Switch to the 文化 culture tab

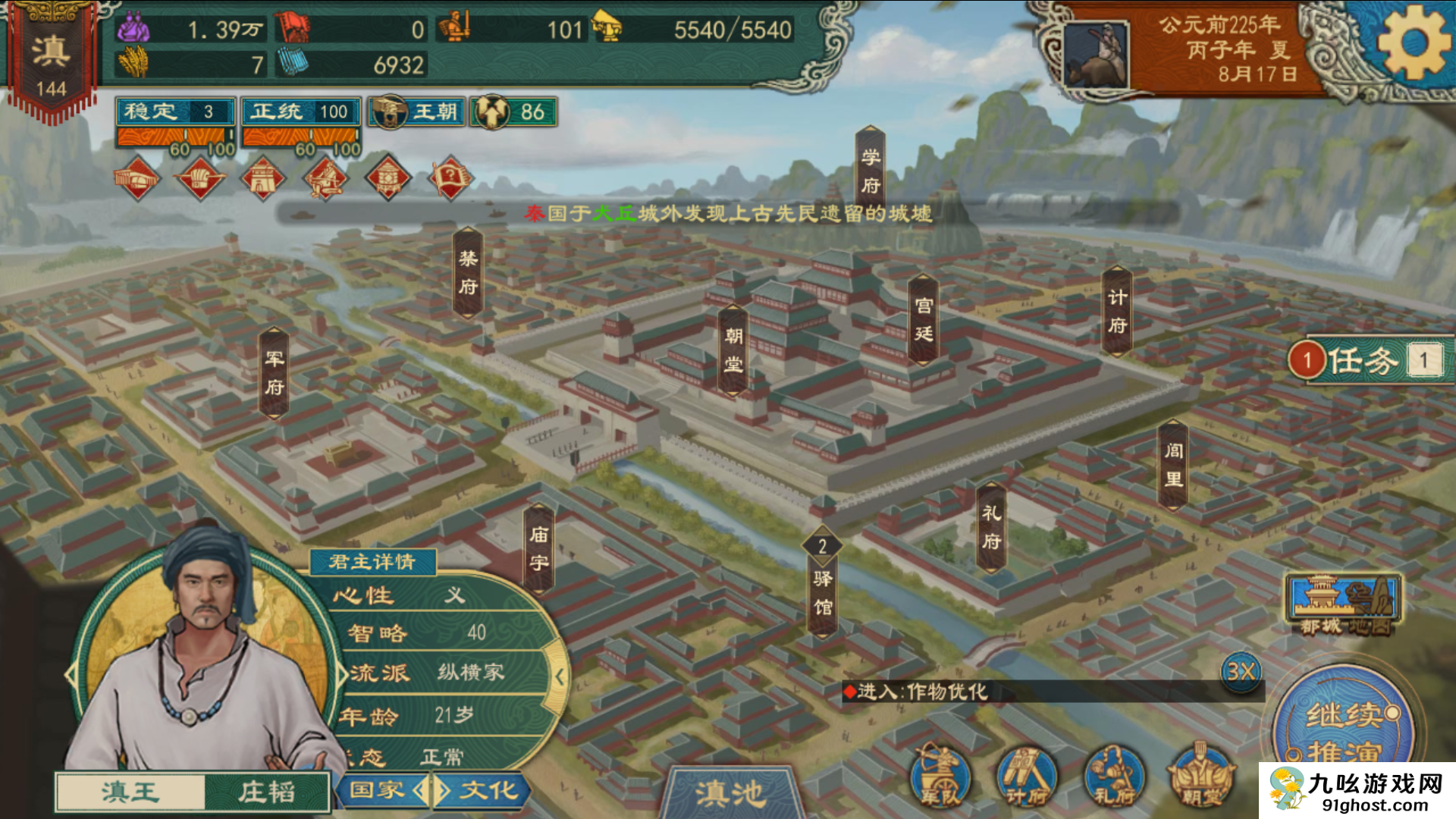coord(488,790)
